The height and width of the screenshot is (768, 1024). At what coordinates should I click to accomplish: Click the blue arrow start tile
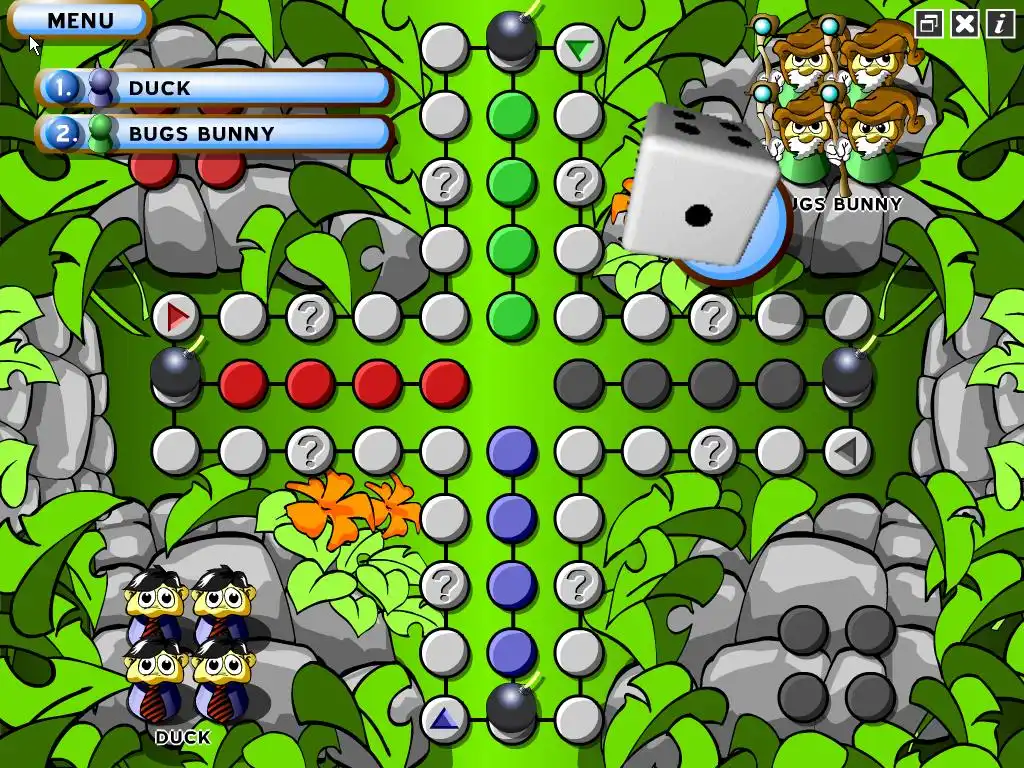[x=444, y=718]
